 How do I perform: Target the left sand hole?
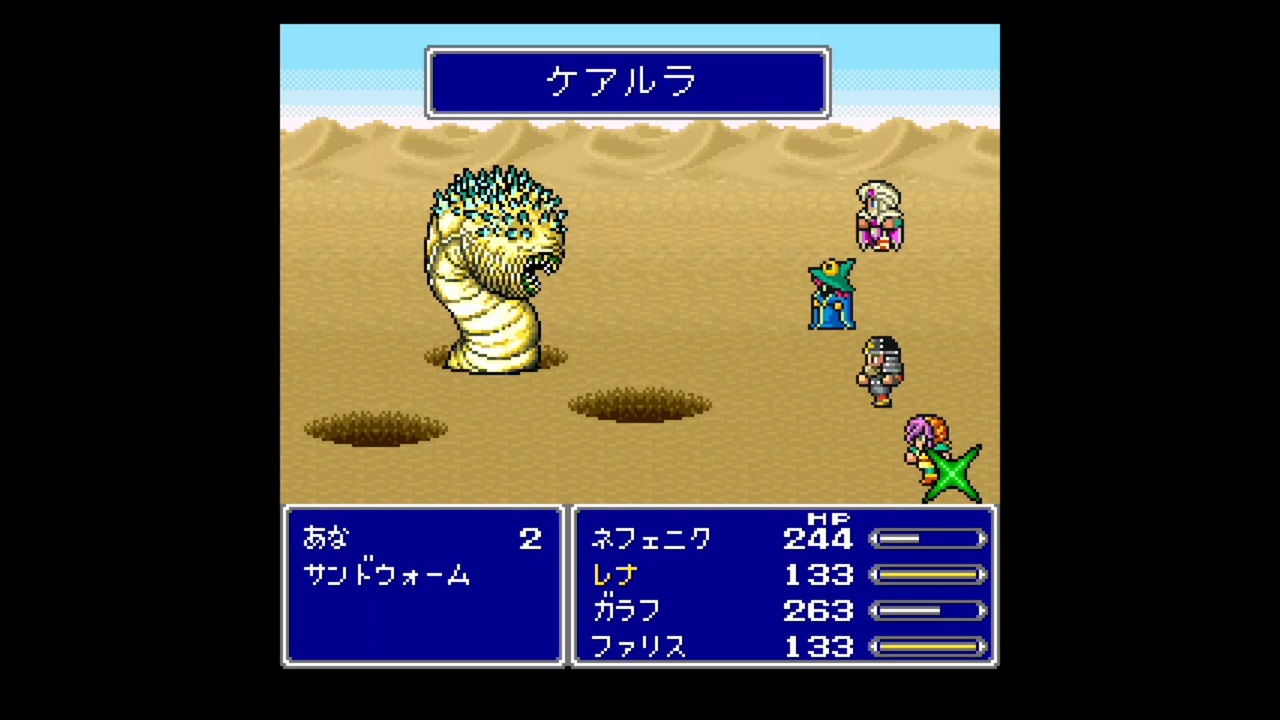click(x=375, y=428)
